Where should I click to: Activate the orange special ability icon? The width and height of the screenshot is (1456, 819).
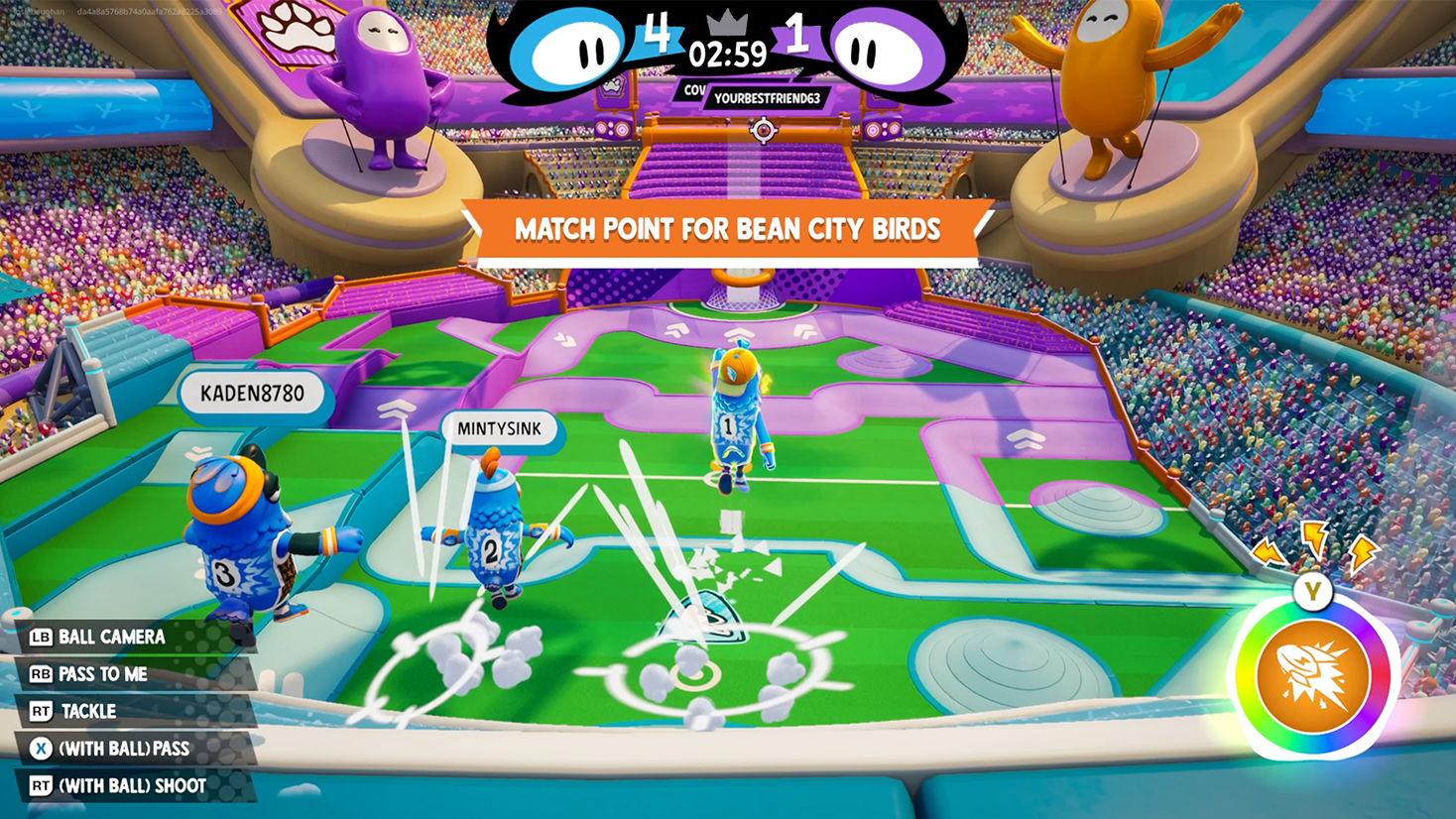click(1312, 676)
